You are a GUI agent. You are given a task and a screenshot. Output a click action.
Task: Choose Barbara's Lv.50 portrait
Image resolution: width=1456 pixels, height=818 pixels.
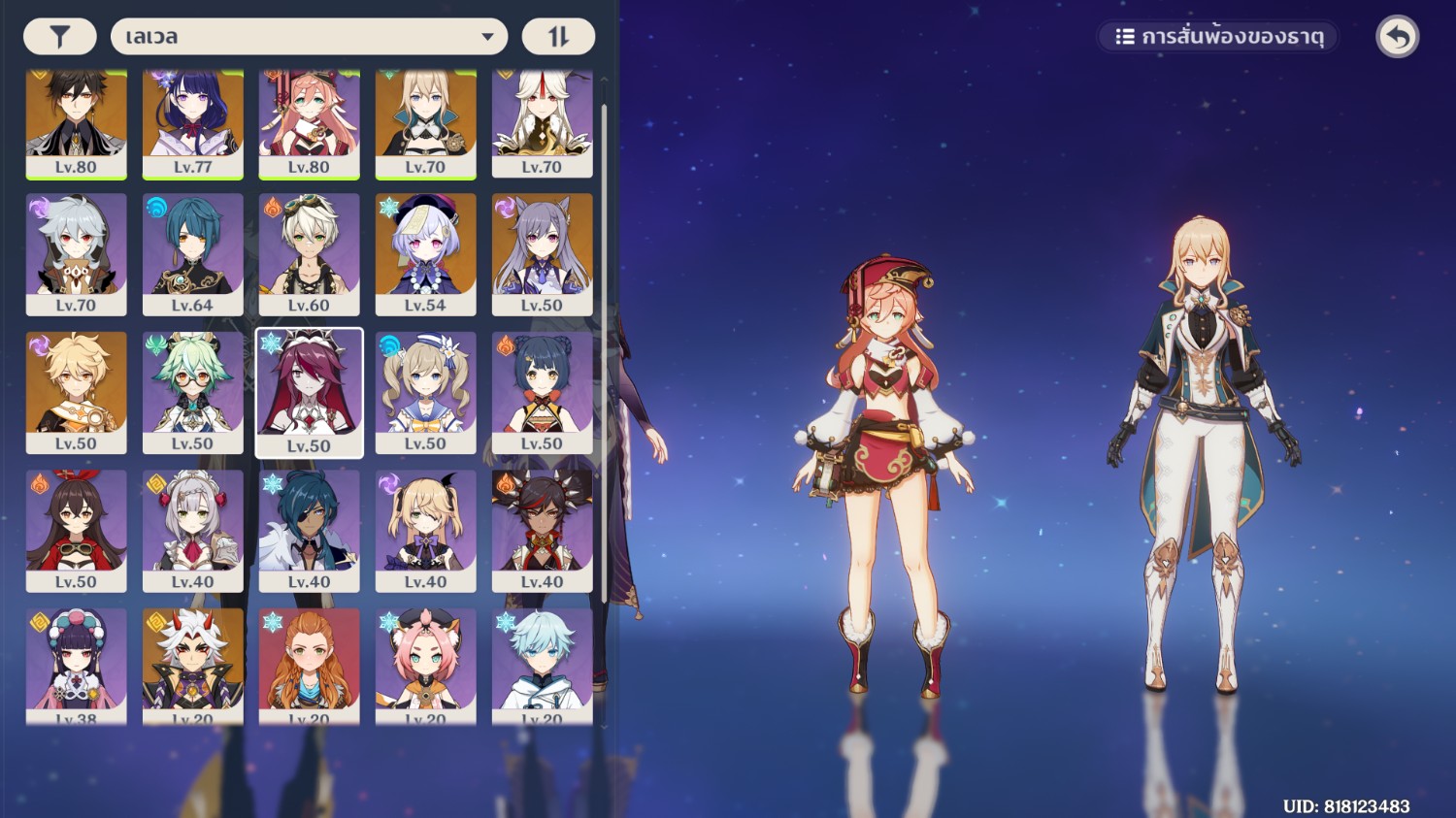(x=425, y=391)
